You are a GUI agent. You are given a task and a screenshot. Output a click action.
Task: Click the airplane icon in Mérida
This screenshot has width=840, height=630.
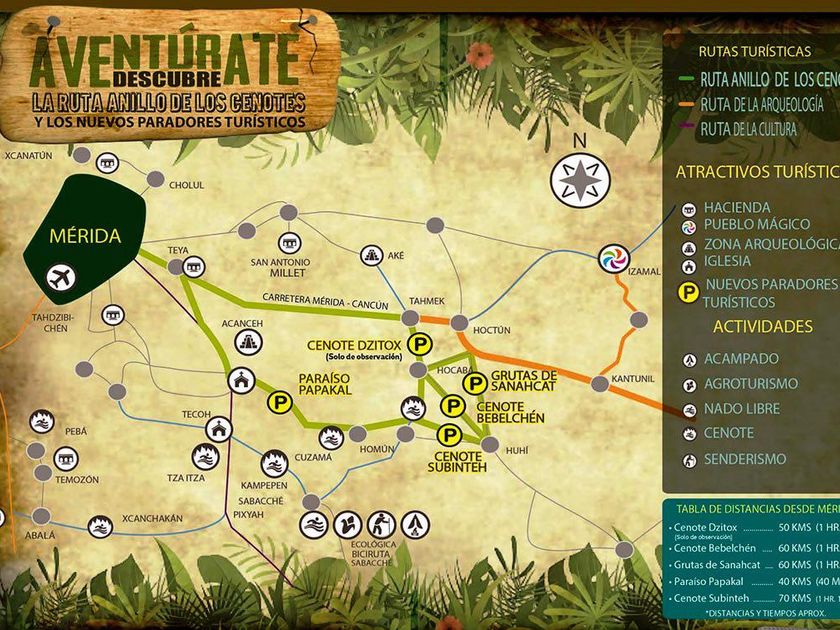[x=60, y=277]
